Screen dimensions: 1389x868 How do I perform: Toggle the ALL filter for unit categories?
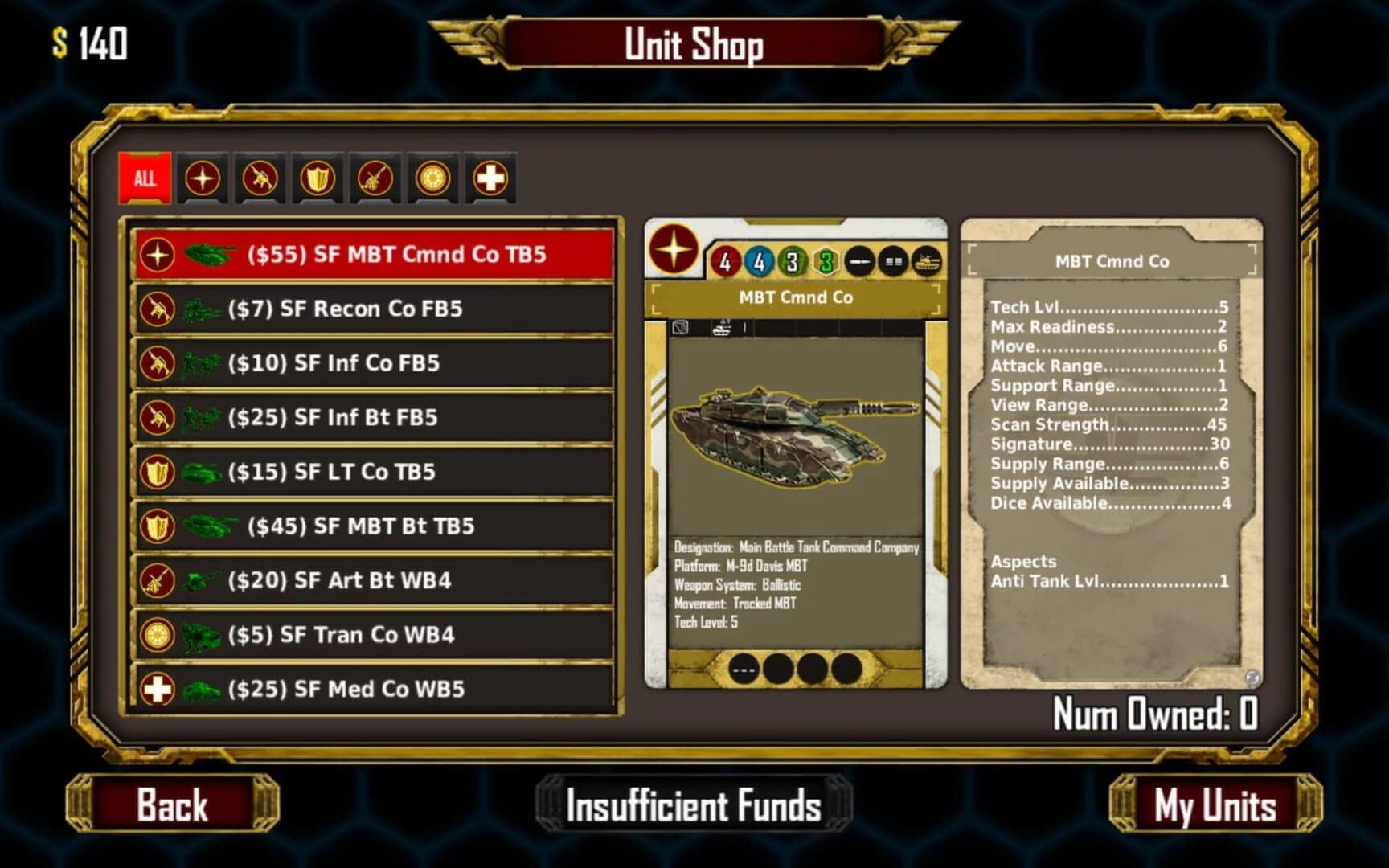coord(145,178)
